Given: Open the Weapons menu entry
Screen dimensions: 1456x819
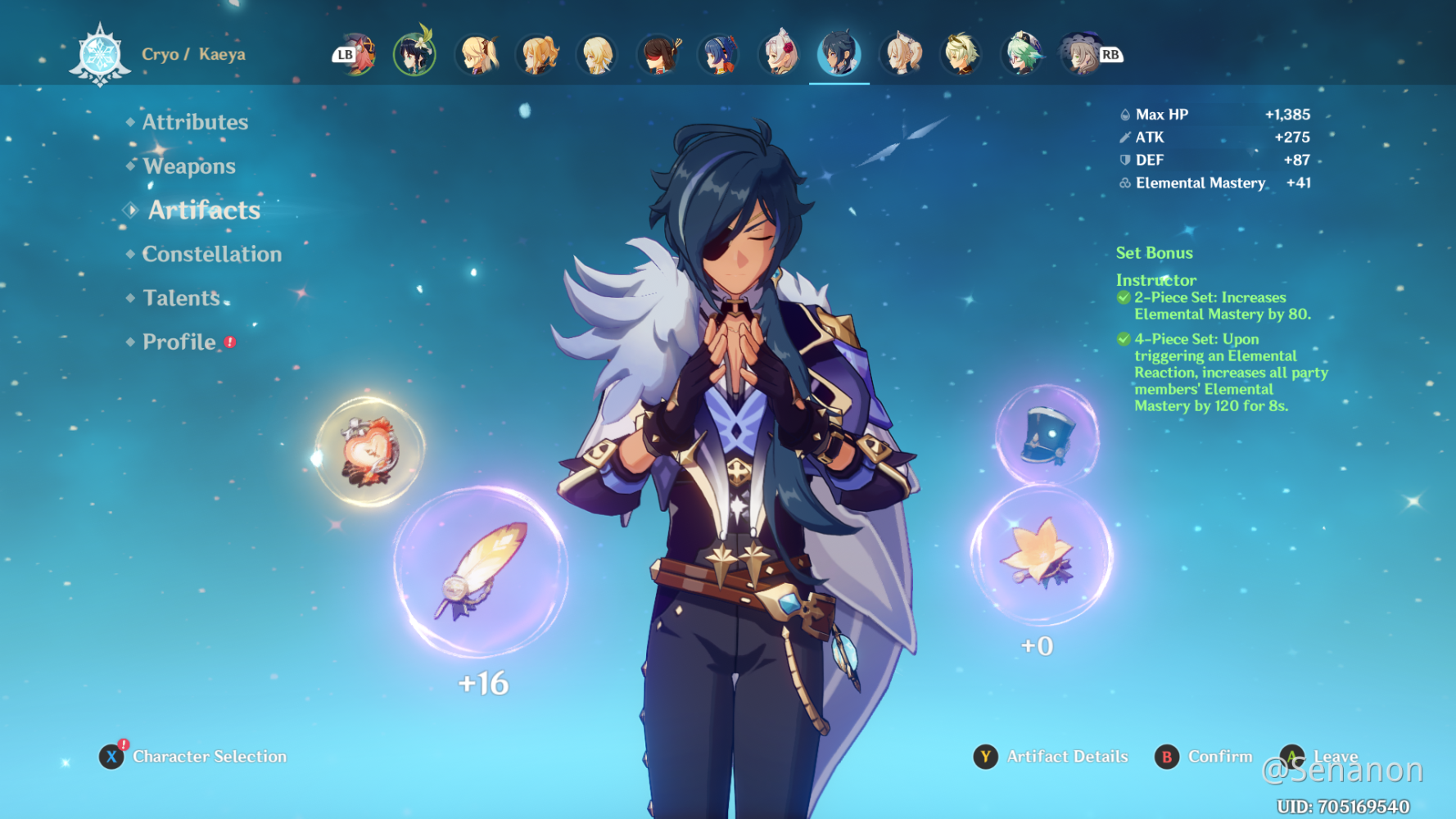Looking at the screenshot, I should tap(189, 166).
